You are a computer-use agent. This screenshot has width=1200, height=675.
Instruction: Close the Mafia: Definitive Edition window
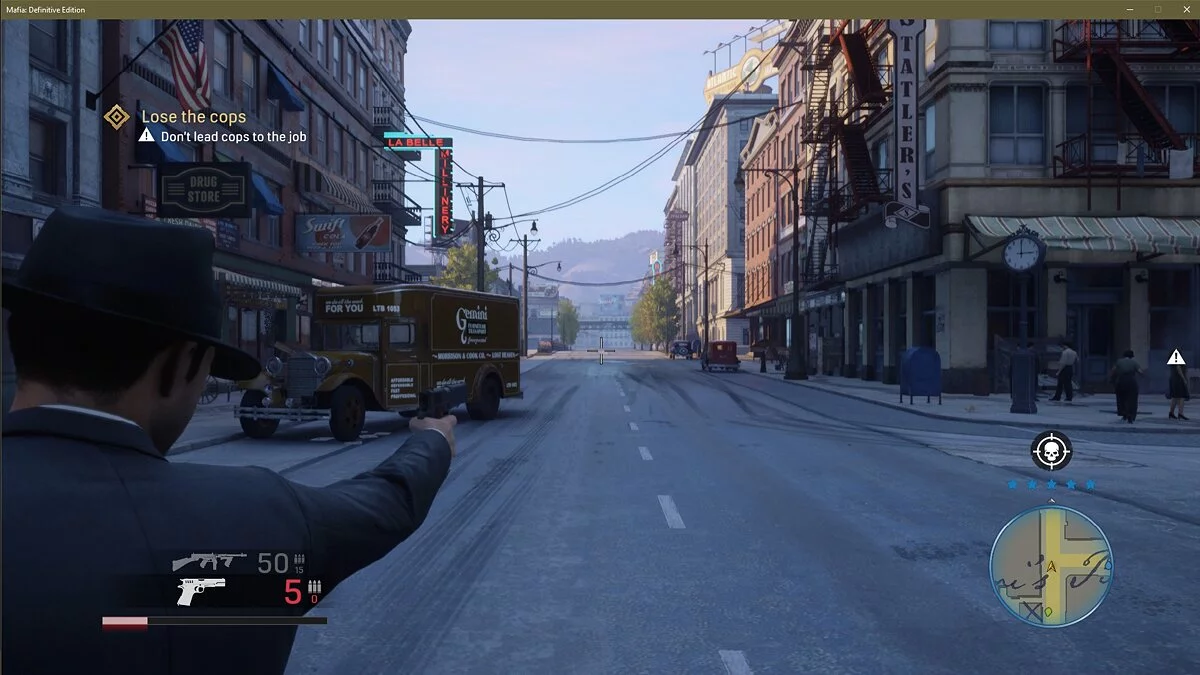click(x=1186, y=9)
